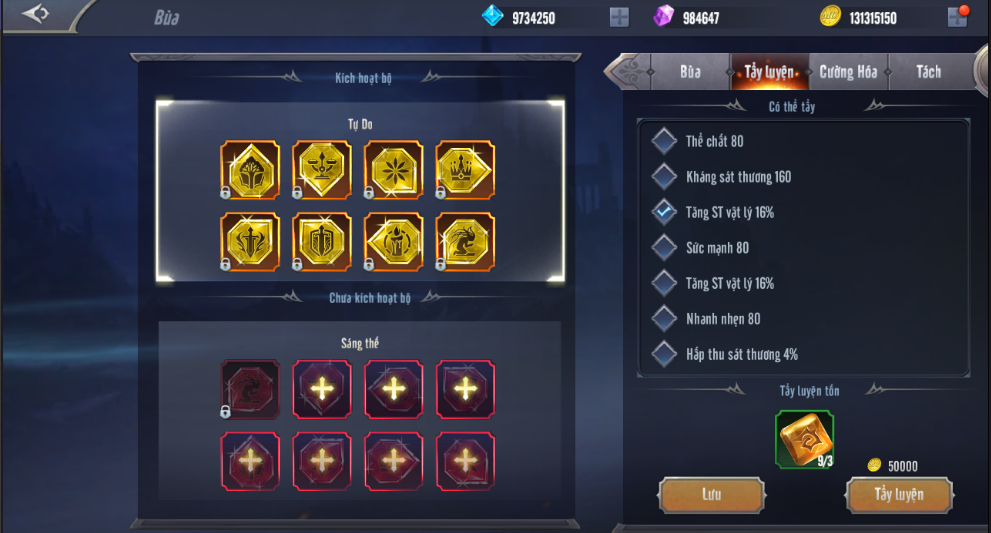Screen dimensions: 991x533
Task: Choose the golden scales rune
Action: coord(322,170)
